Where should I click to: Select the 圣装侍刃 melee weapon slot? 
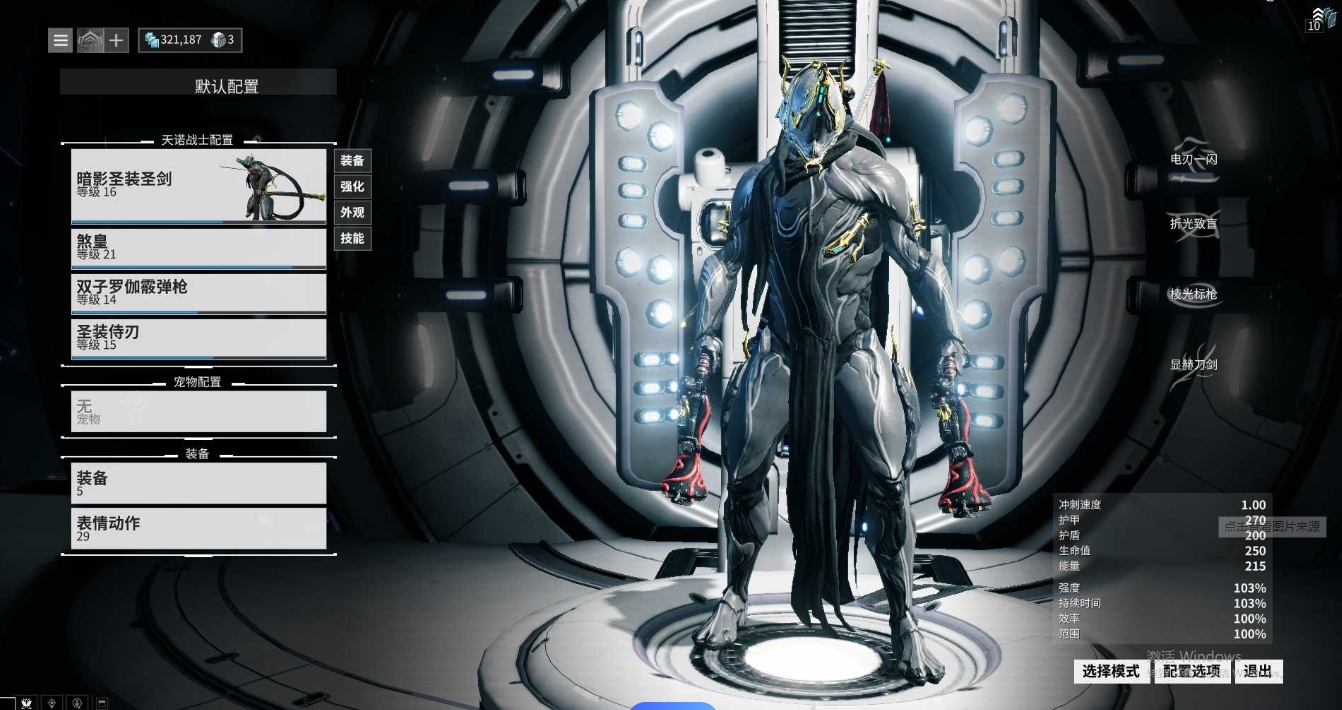pyautogui.click(x=198, y=337)
